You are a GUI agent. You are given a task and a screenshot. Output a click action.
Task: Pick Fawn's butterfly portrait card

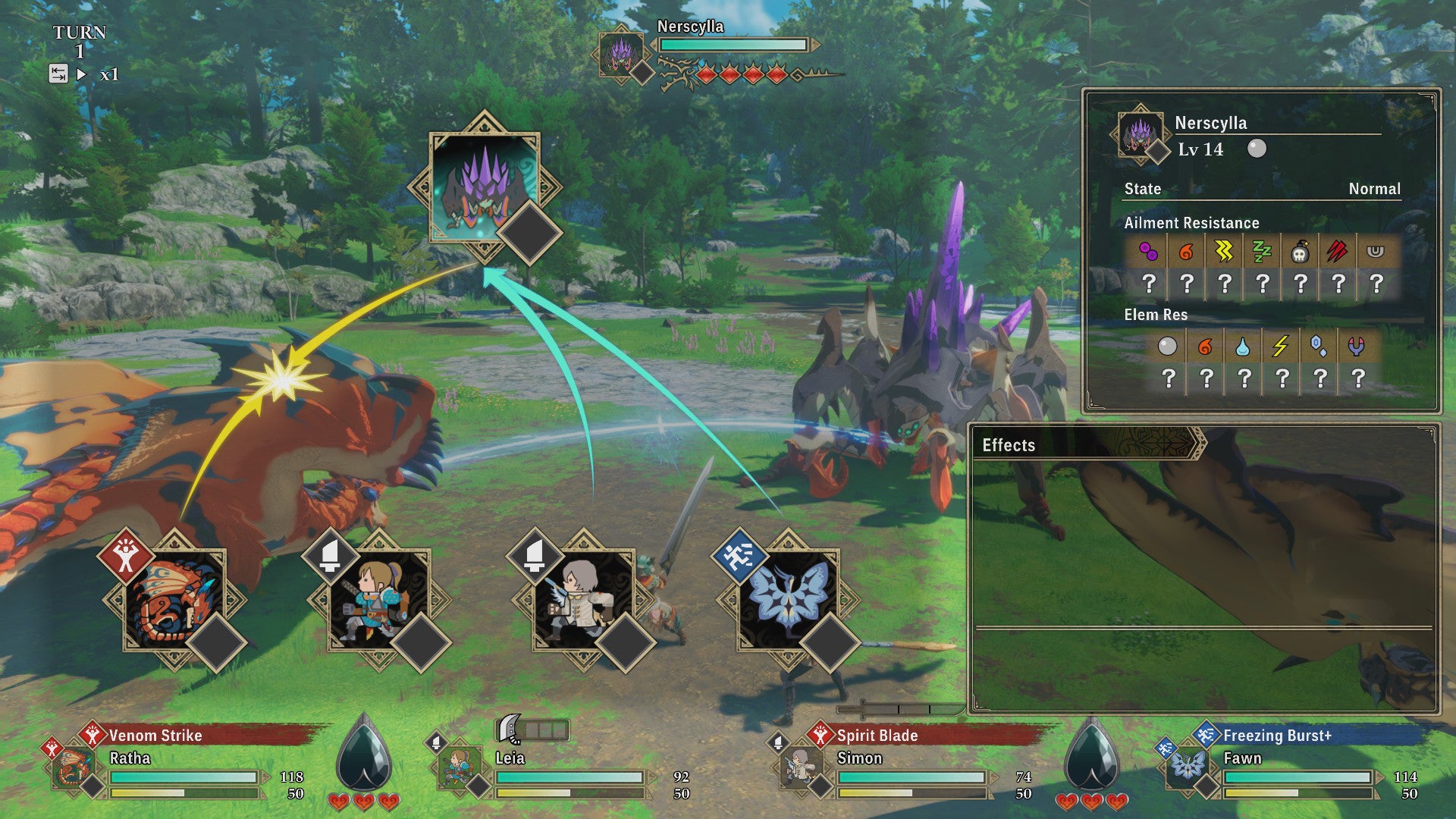pyautogui.click(x=789, y=599)
